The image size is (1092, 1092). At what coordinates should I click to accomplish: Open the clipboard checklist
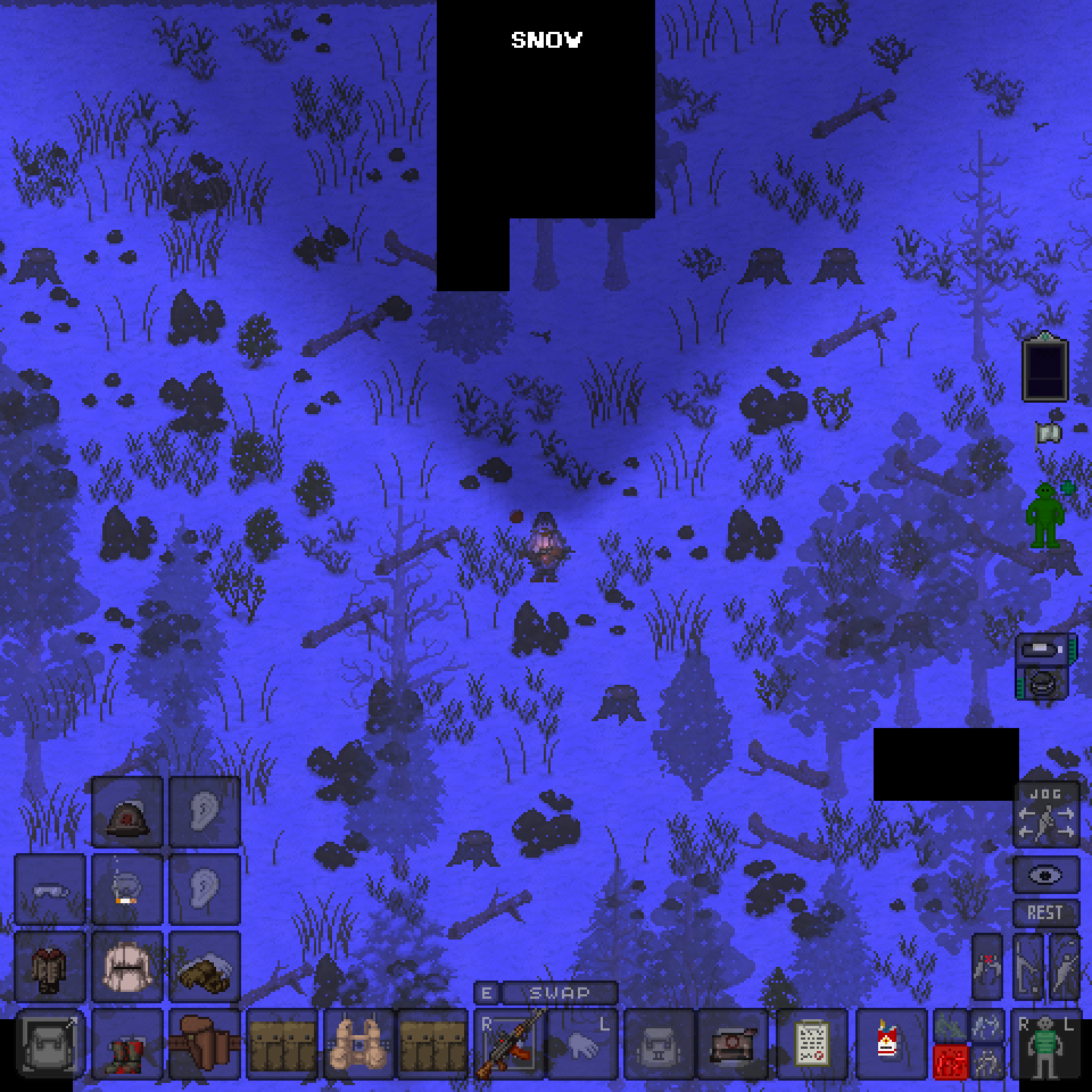pyautogui.click(x=812, y=1045)
